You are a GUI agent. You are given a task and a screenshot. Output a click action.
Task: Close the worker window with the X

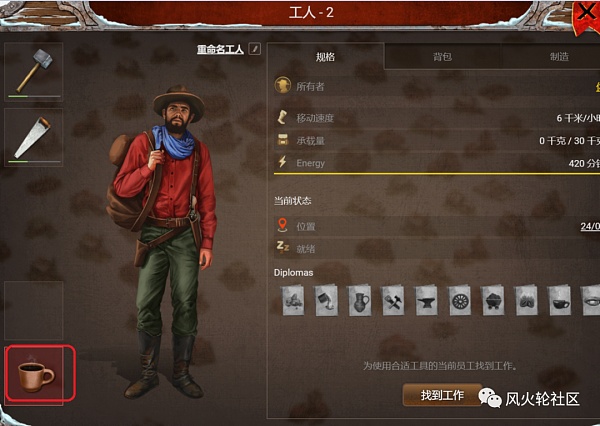tap(585, 14)
